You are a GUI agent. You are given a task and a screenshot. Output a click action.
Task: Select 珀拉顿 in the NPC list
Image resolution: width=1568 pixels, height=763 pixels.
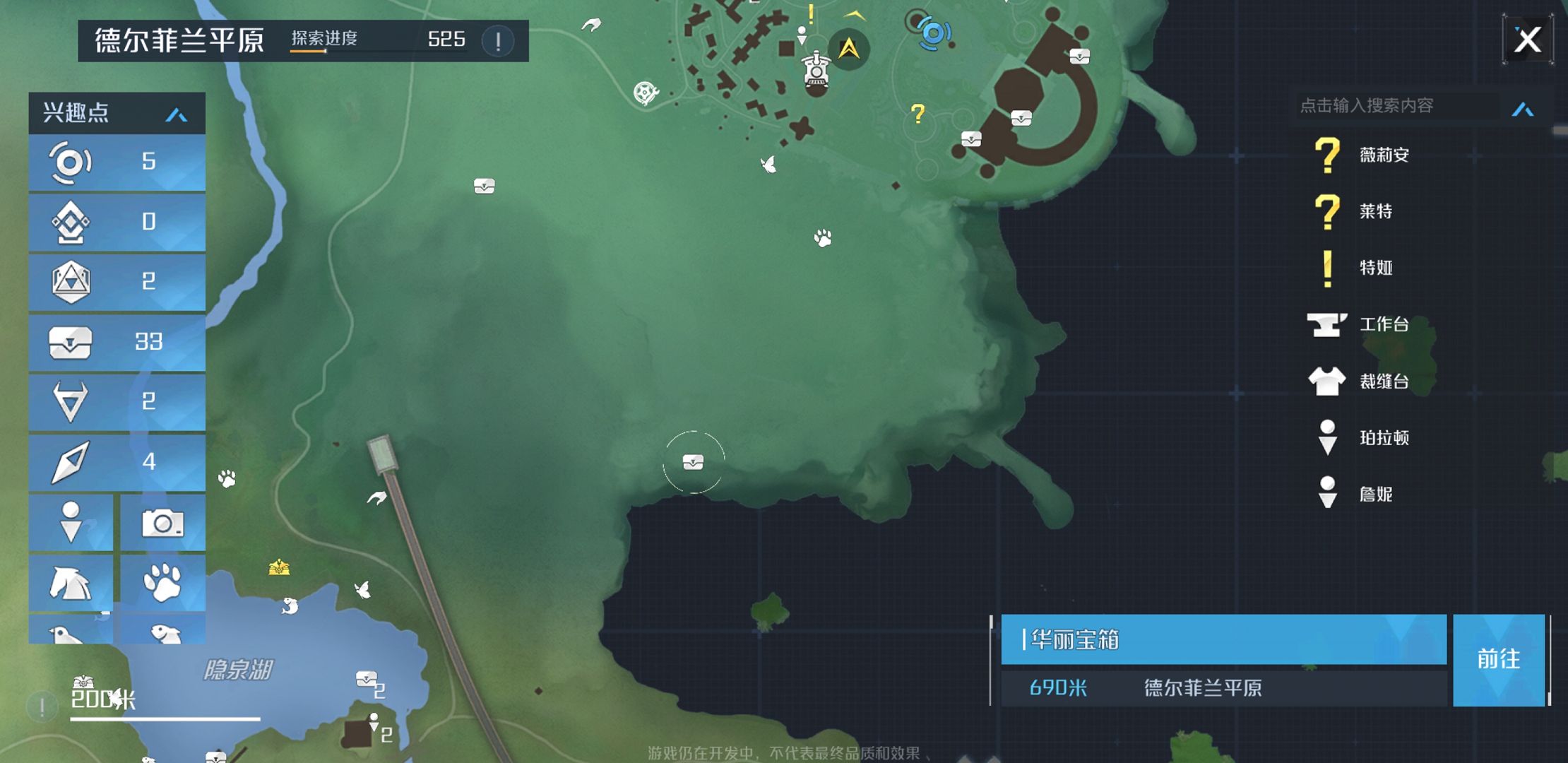point(1383,438)
